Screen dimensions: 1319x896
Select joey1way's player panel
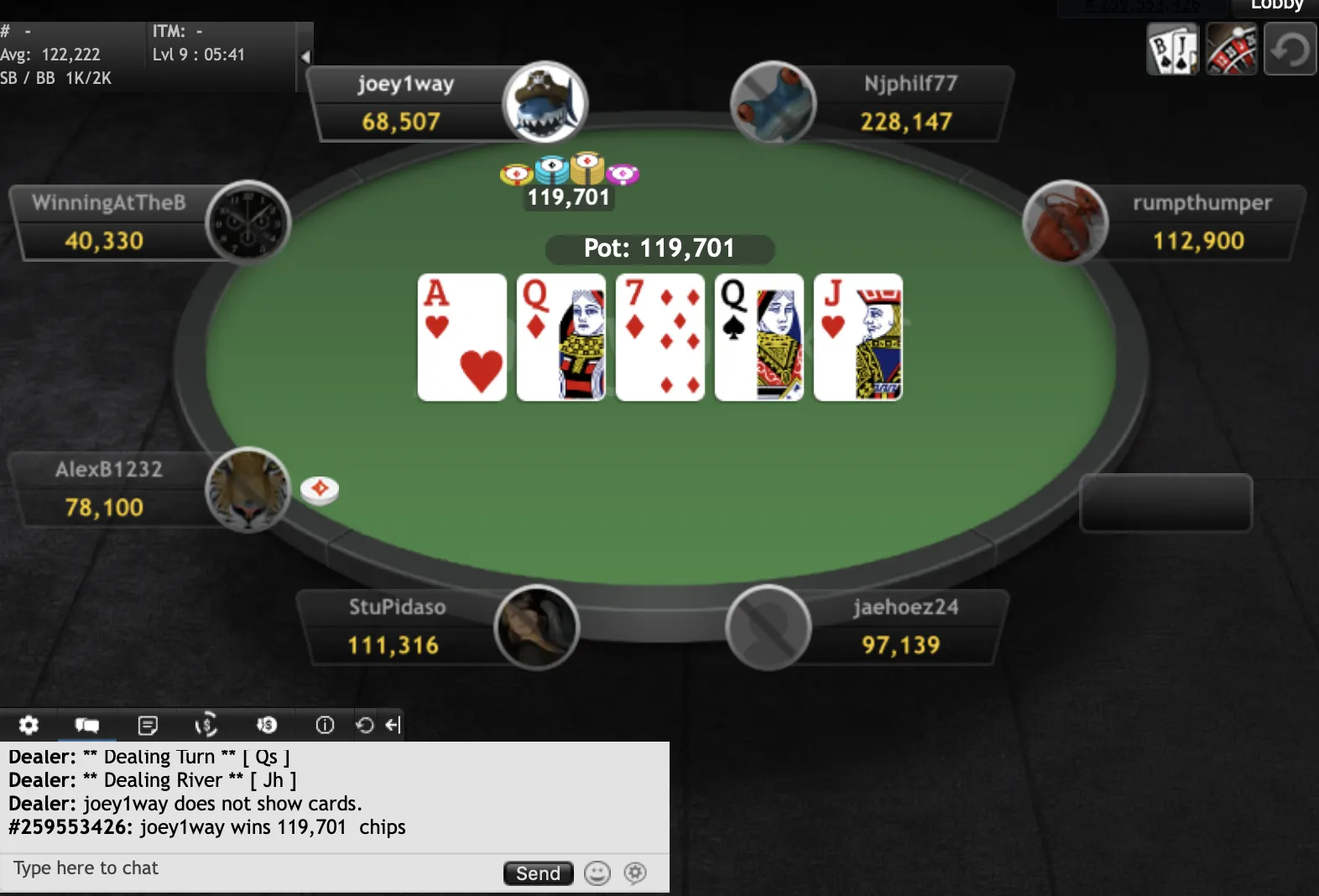tap(406, 103)
